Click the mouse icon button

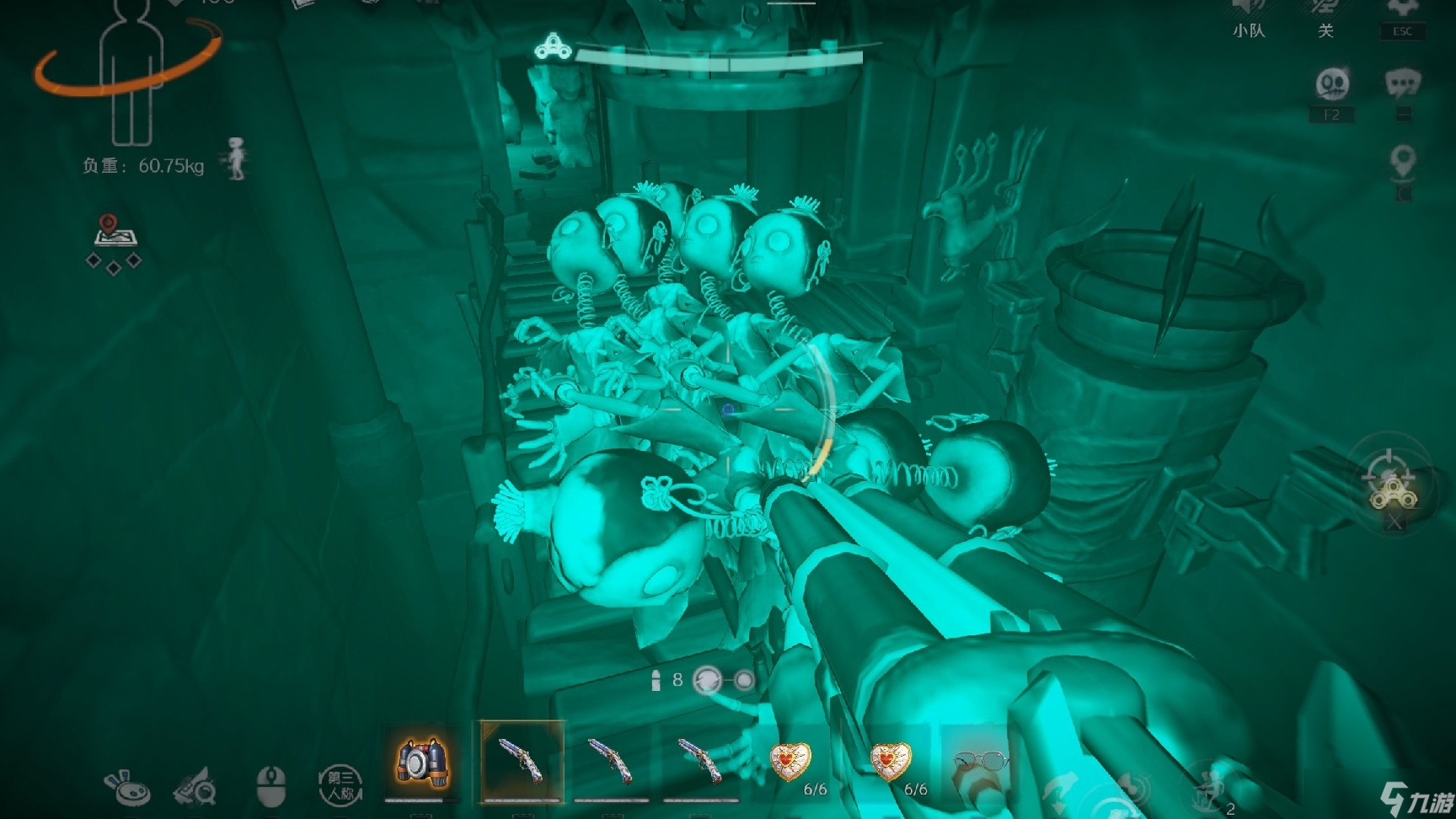(x=270, y=785)
